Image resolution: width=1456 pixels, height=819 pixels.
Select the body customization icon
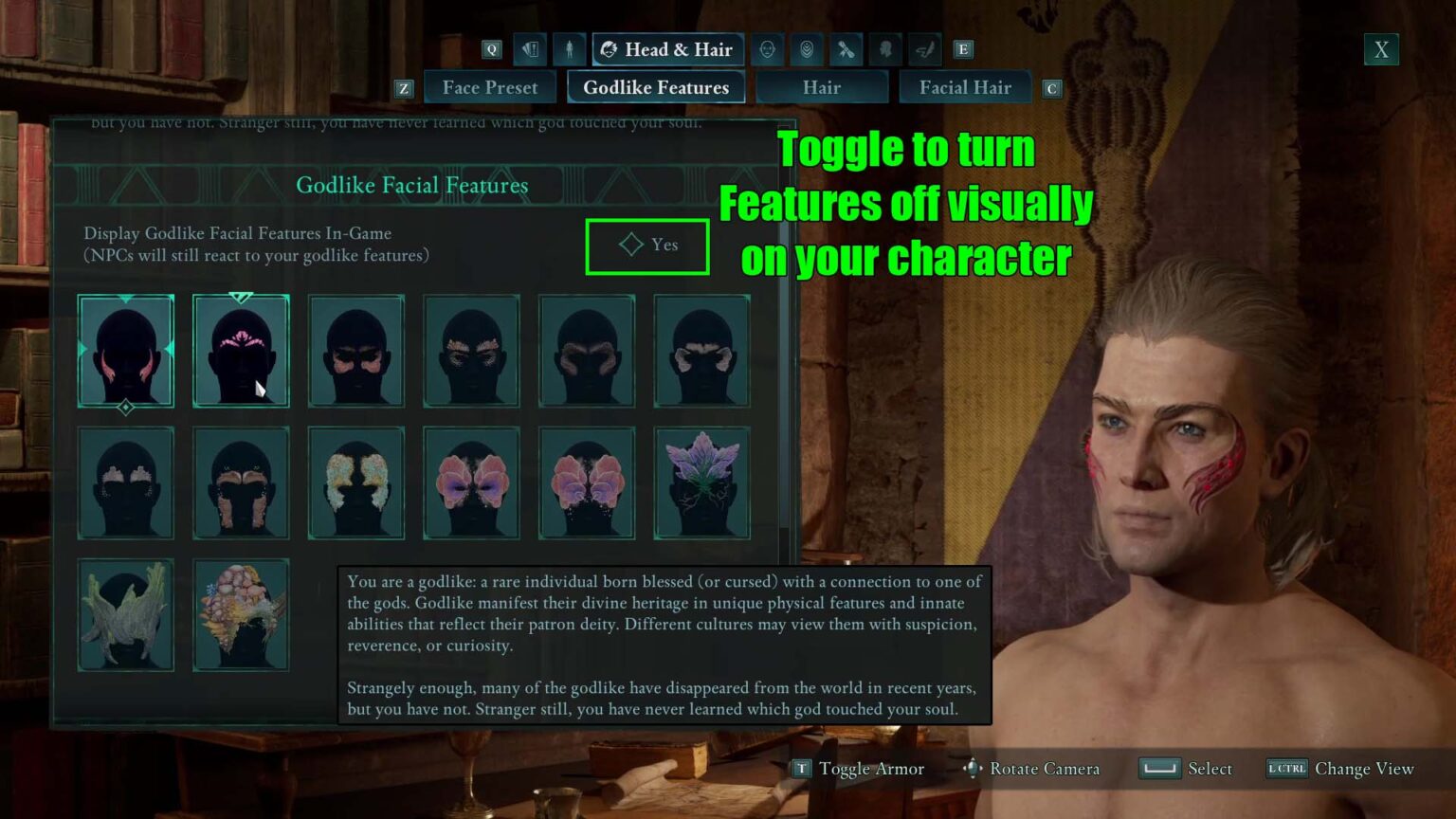point(570,49)
